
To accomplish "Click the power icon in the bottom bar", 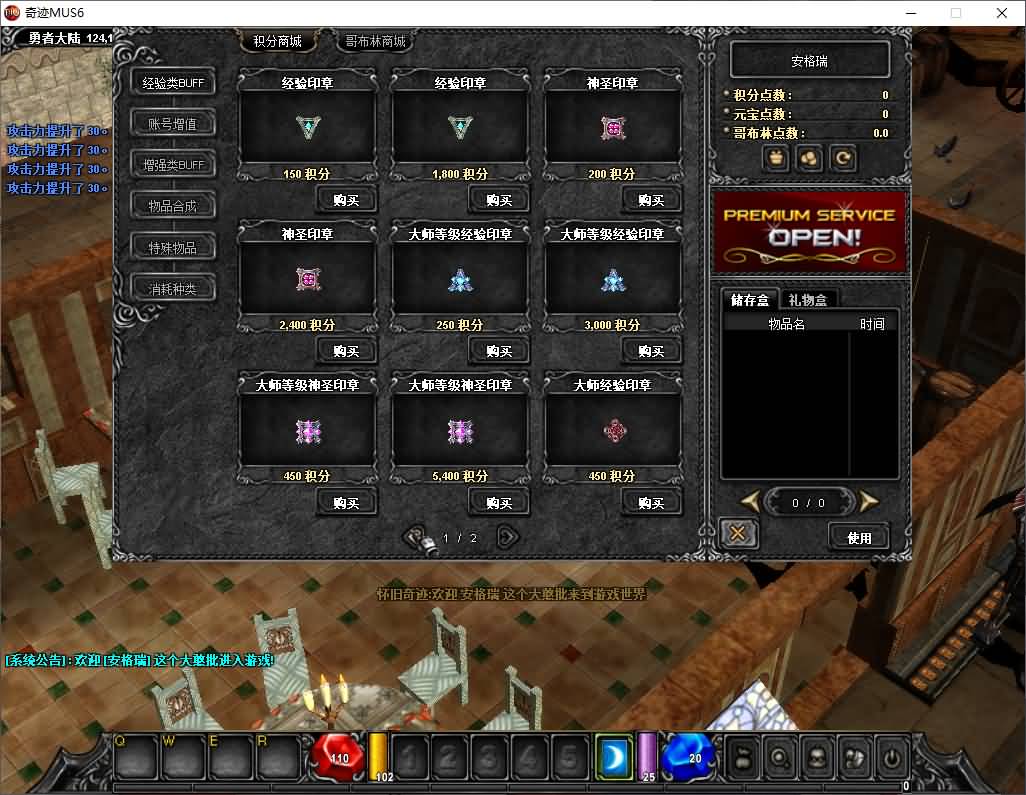I will tap(891, 757).
